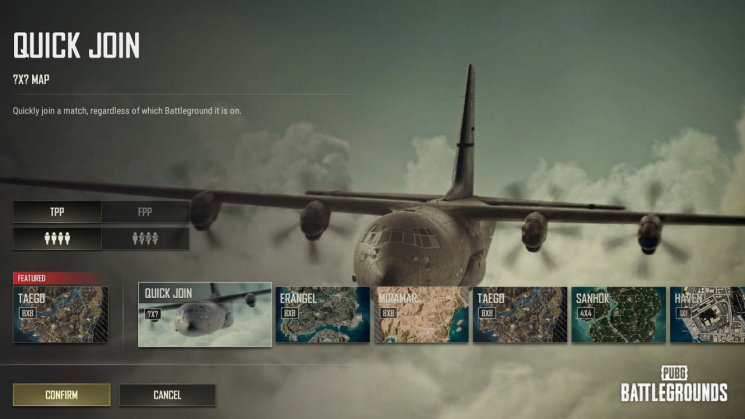Select the Quick Join tile

(204, 314)
